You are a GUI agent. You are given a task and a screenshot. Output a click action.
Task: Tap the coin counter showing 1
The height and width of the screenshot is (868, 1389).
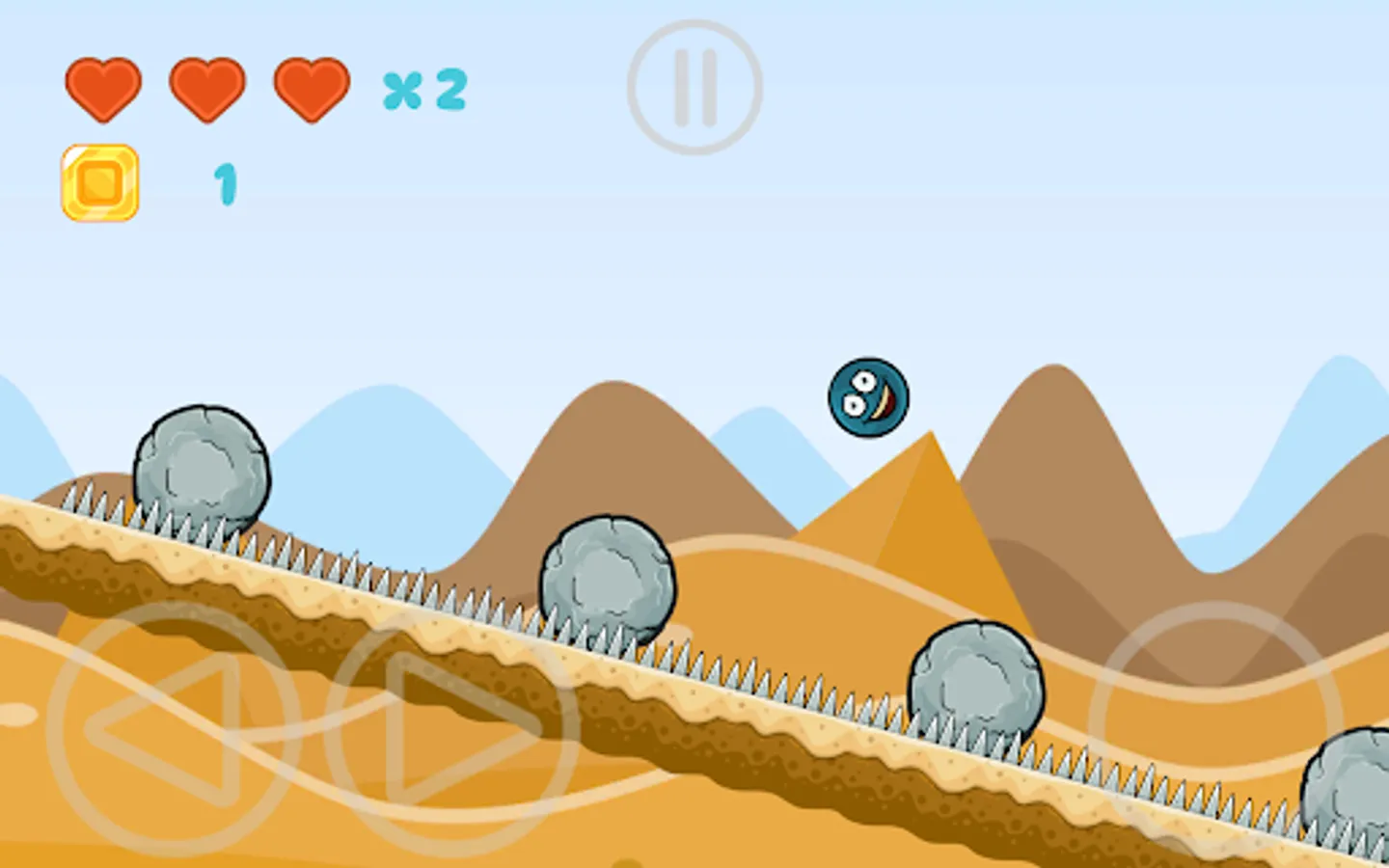[x=224, y=185]
